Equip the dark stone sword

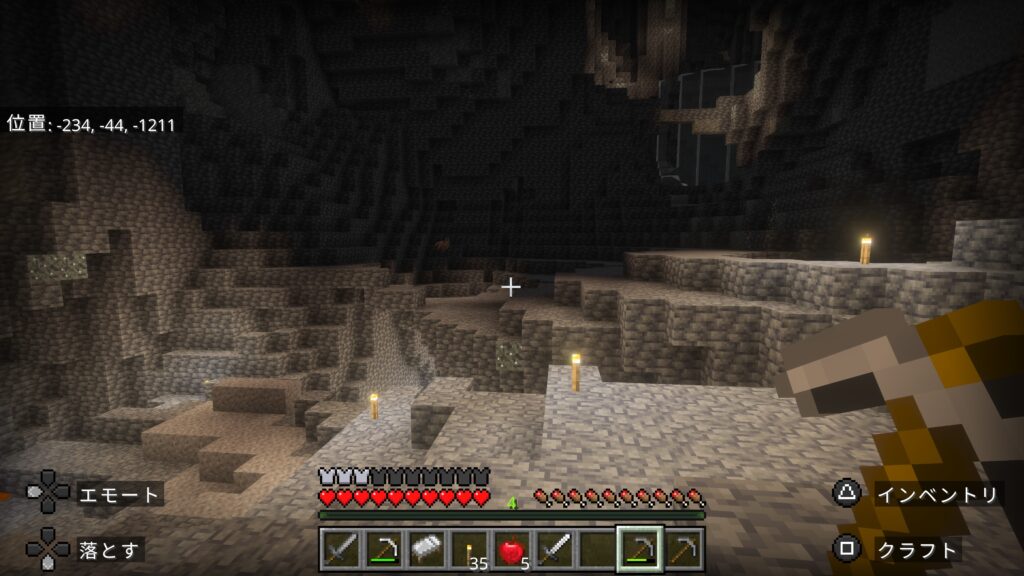pos(339,549)
